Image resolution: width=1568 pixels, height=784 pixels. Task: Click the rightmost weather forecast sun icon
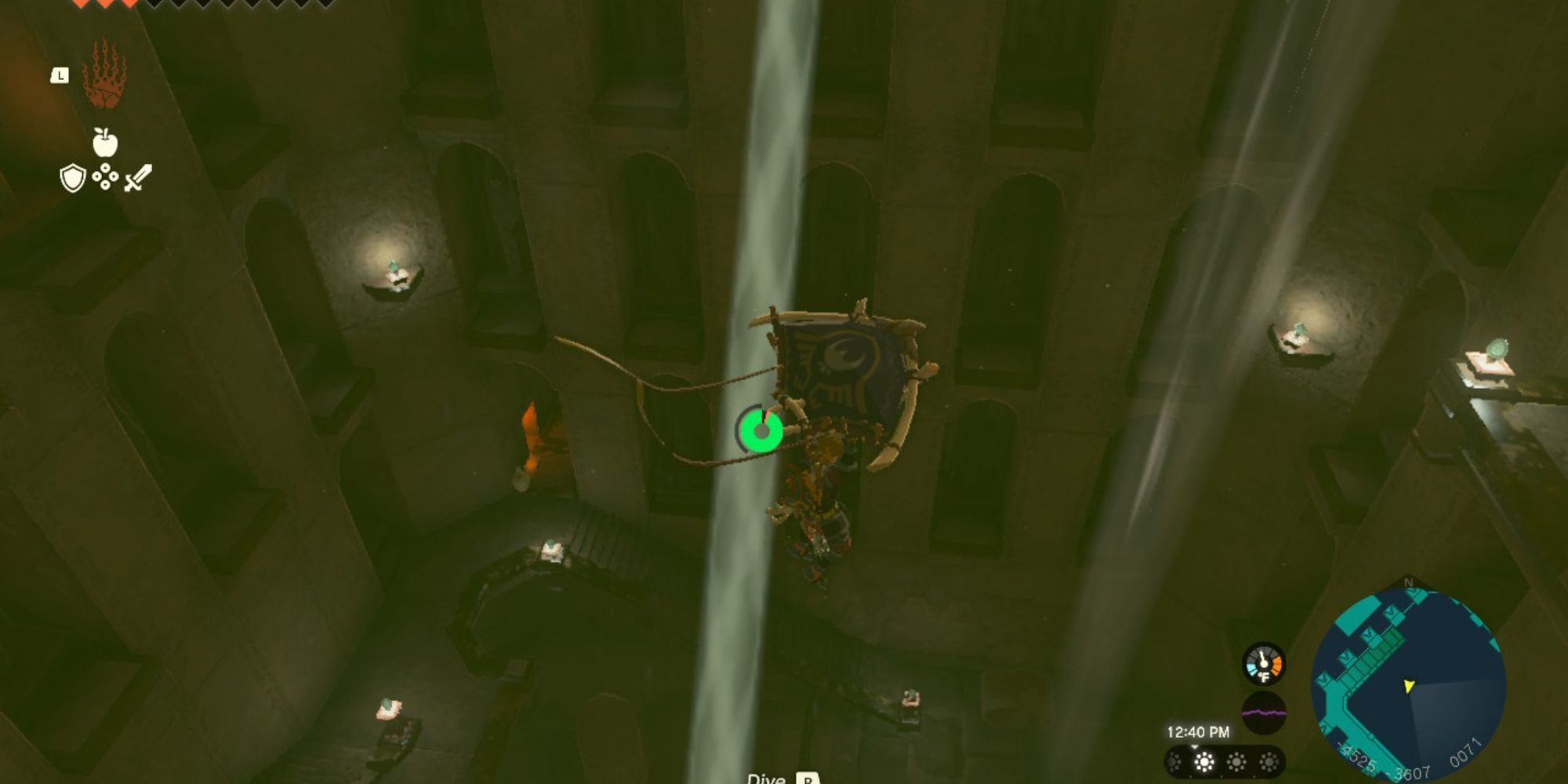[1270, 763]
